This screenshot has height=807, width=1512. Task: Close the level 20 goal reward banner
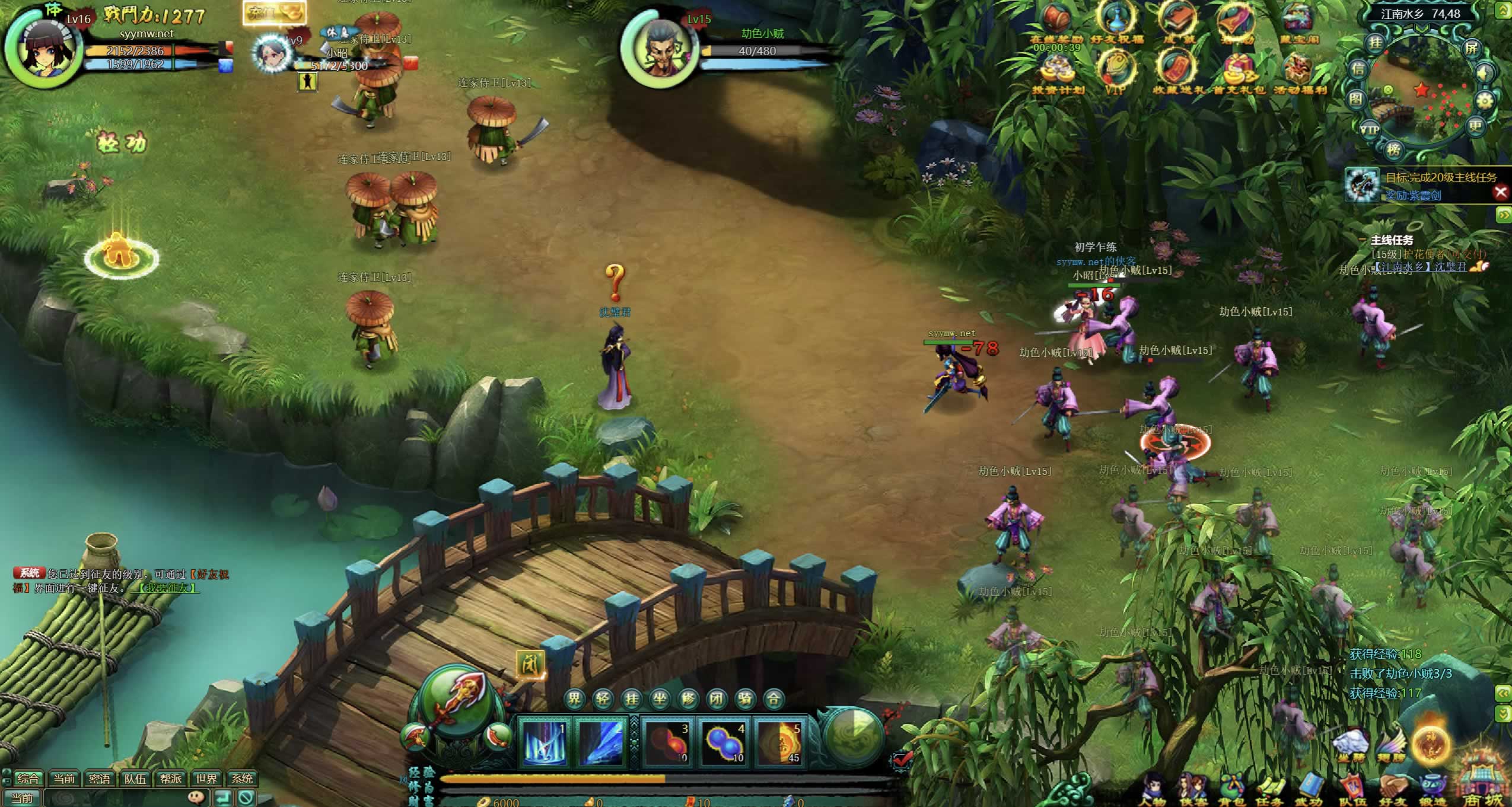pyautogui.click(x=1501, y=192)
